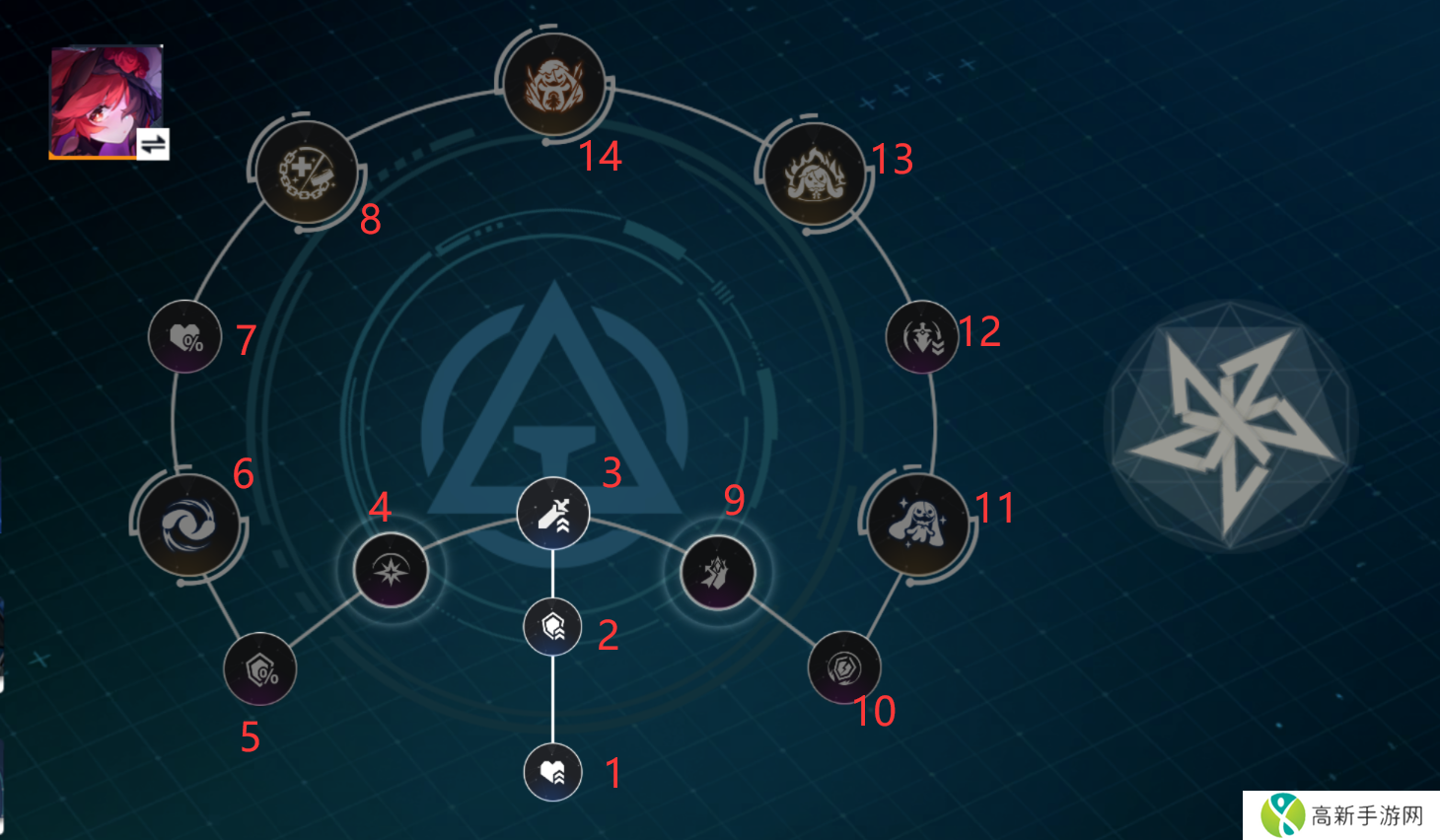
Task: Activate the shard burst node numbered 9
Action: pyautogui.click(x=717, y=572)
